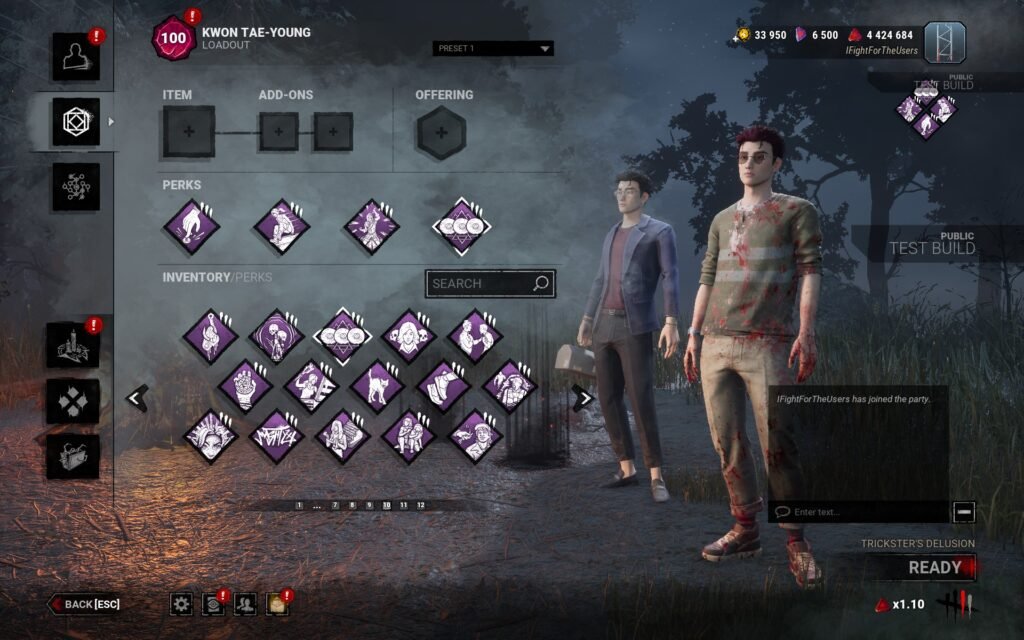
Task: Minimize the party chat window
Action: (964, 512)
